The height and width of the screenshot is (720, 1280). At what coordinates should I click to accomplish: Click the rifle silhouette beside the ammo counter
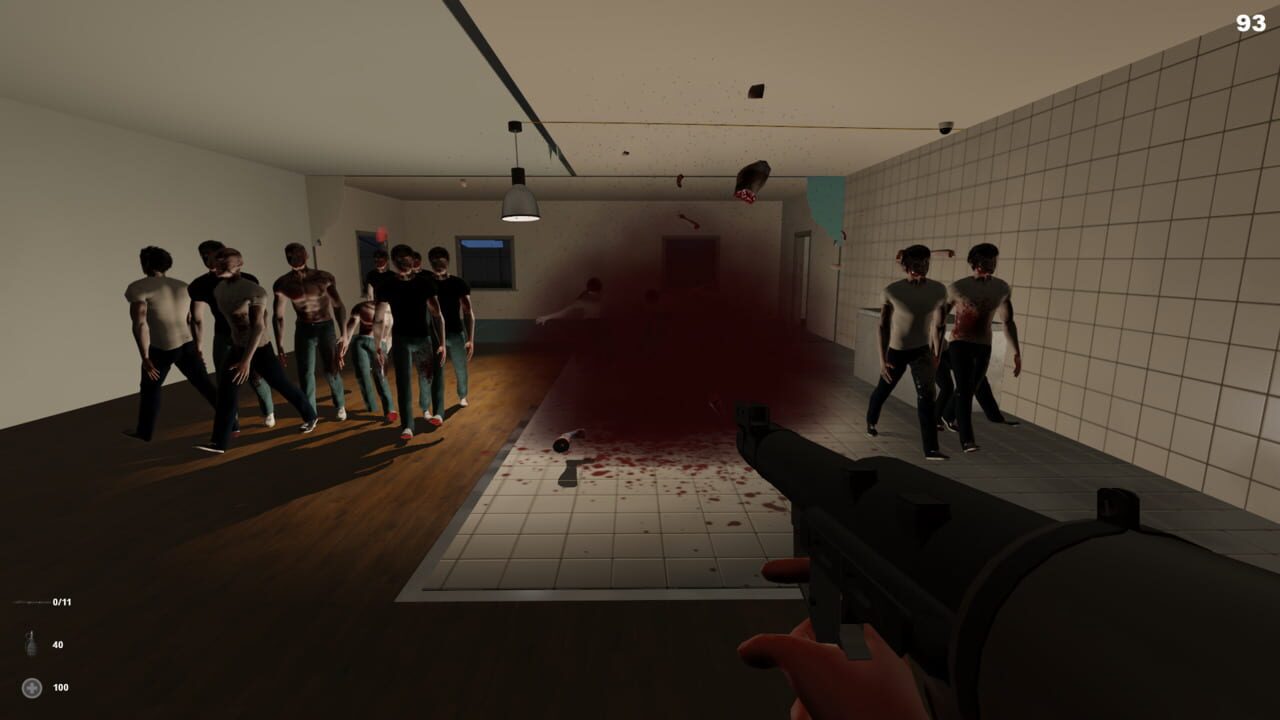click(x=30, y=602)
